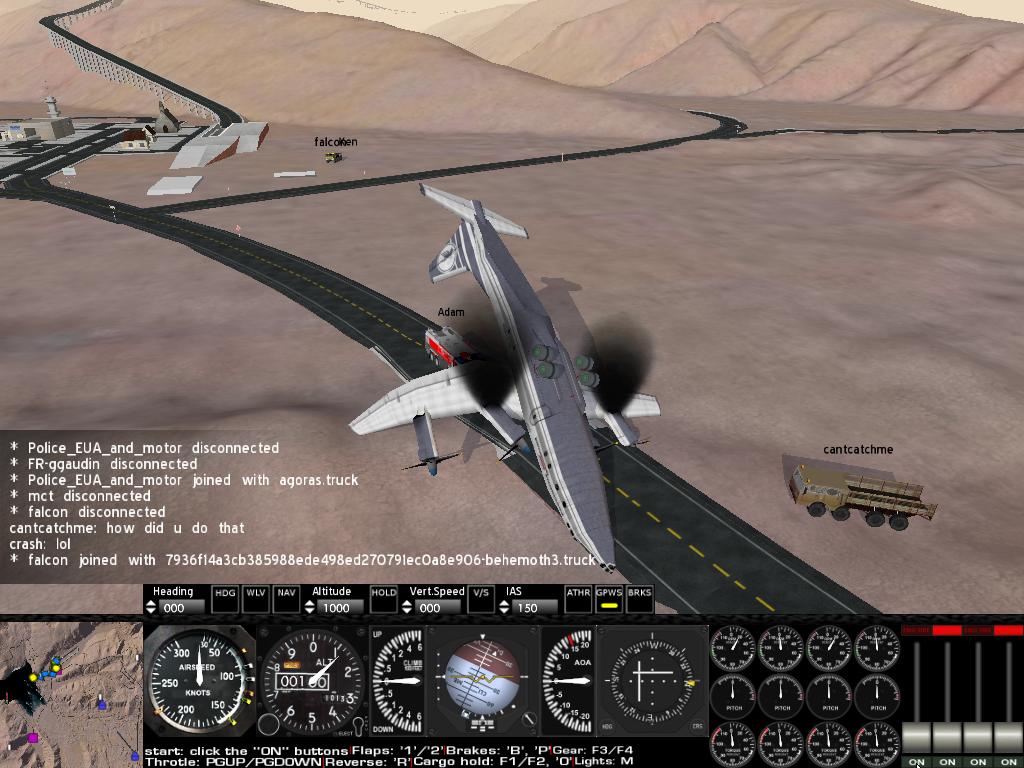Viewport: 1024px width, 768px height.
Task: Raise the autopilot Altitude setting
Action: pyautogui.click(x=311, y=603)
